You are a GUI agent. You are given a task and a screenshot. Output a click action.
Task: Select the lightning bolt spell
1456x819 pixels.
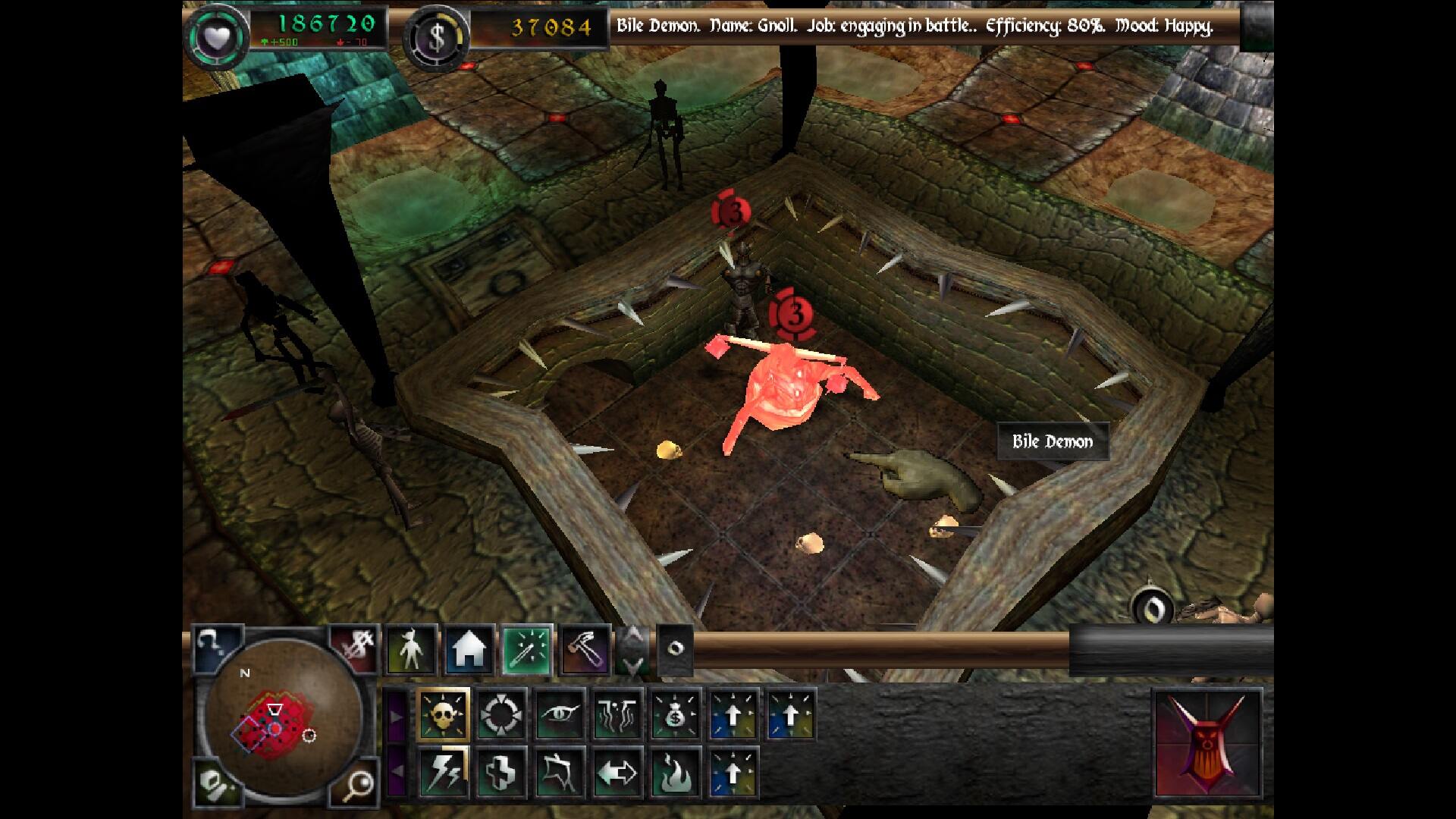[x=443, y=773]
